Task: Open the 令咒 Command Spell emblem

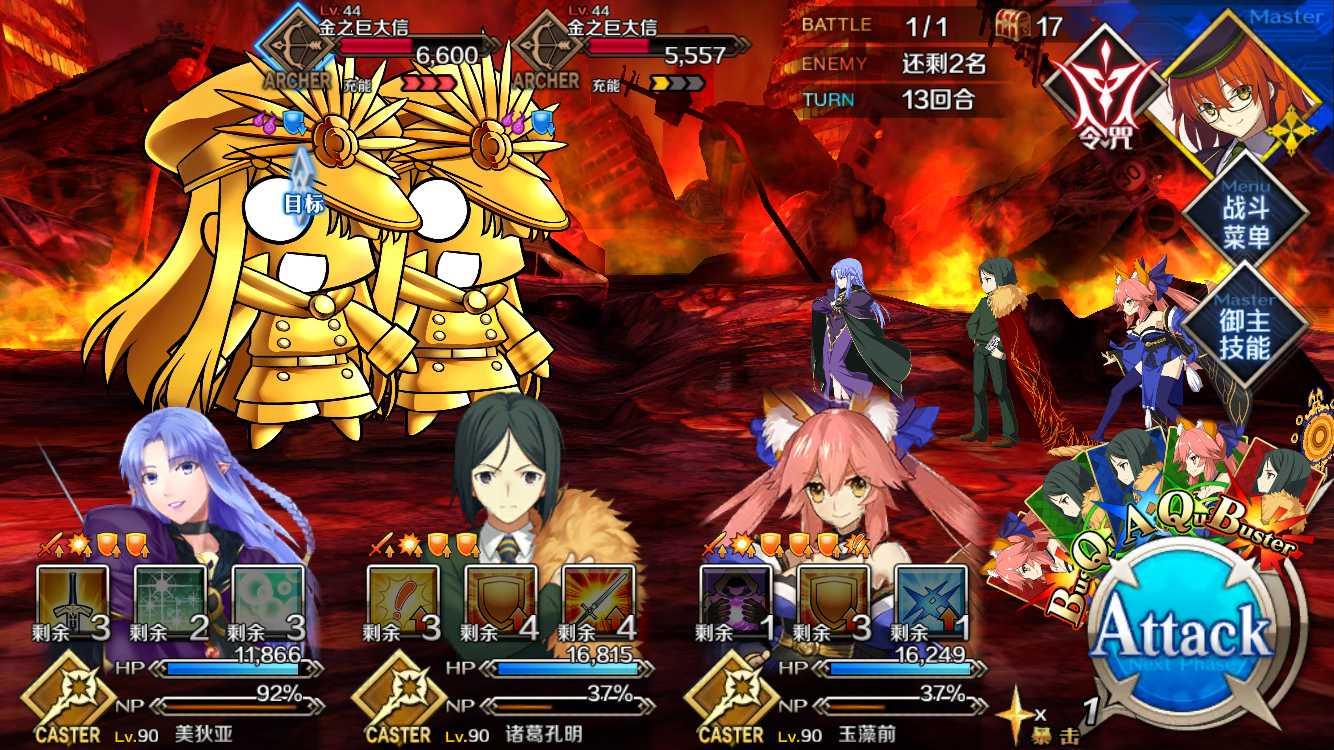Action: [x=1098, y=90]
